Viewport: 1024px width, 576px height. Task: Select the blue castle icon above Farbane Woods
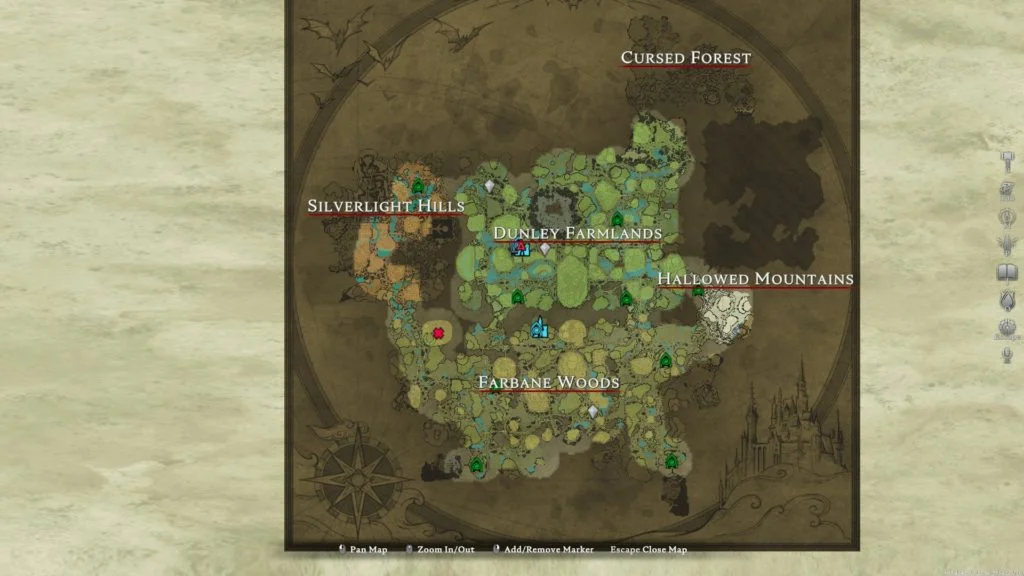coord(540,327)
